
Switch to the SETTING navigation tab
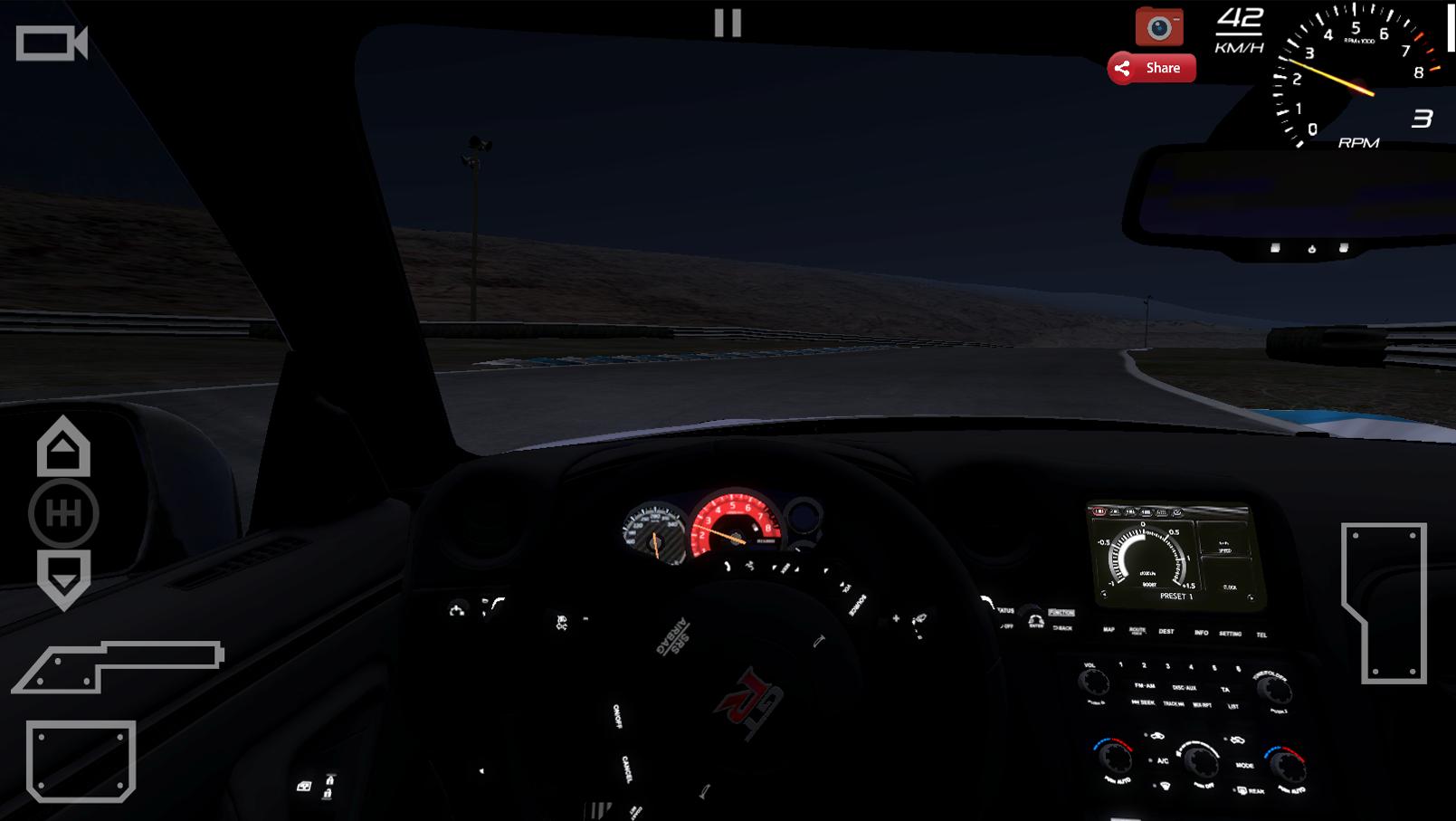(x=1230, y=634)
